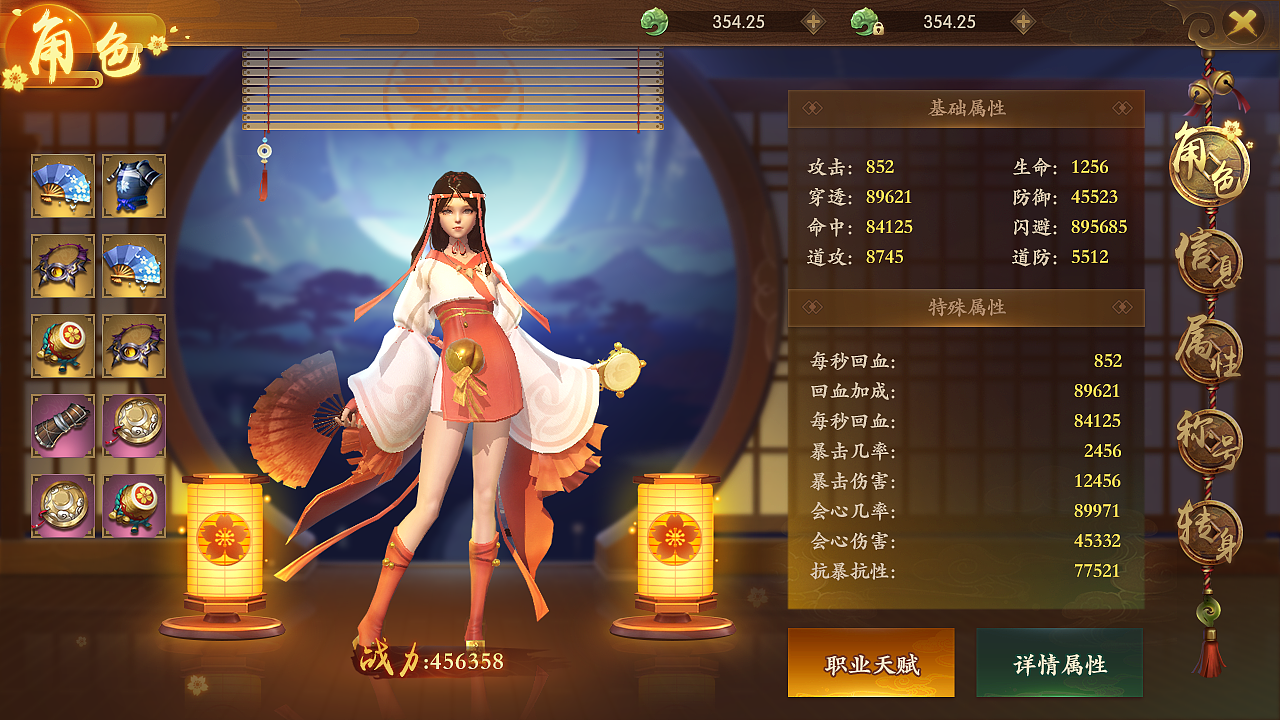Viewport: 1280px width, 720px height.
Task: Select the blue snowflake fan equipment icon
Action: (62, 185)
